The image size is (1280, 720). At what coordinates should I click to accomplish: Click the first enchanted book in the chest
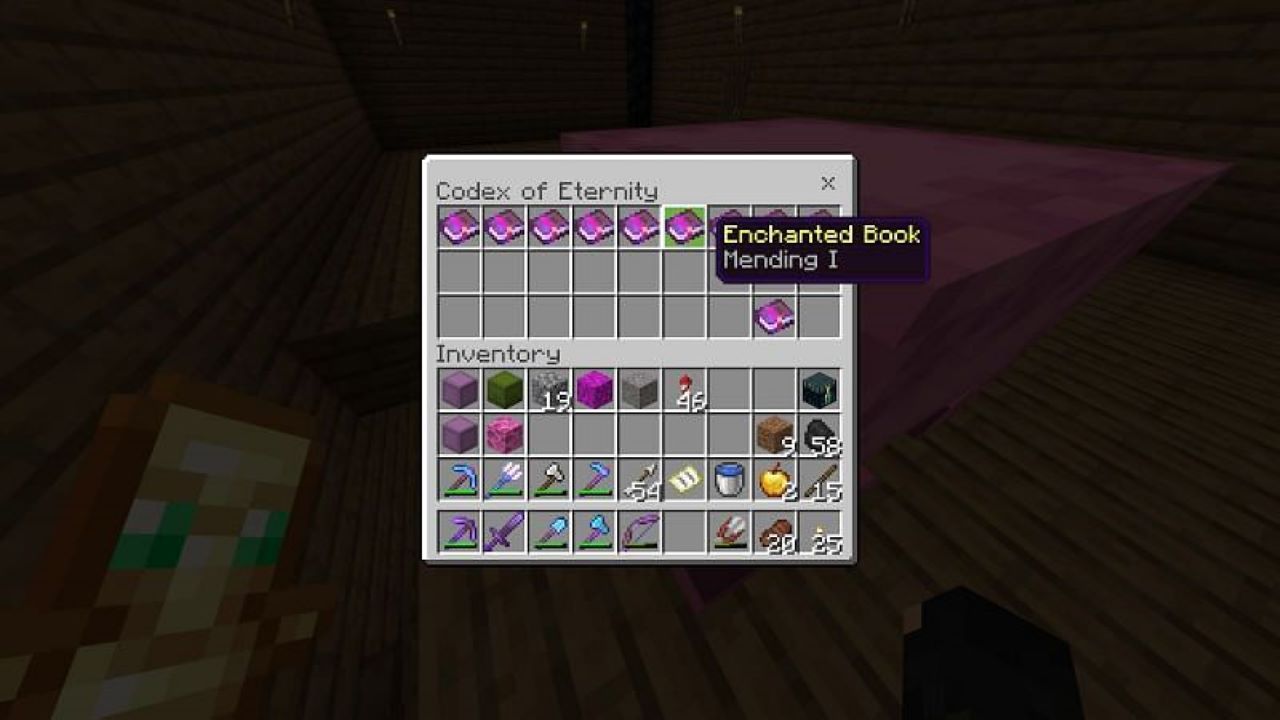pyautogui.click(x=457, y=226)
